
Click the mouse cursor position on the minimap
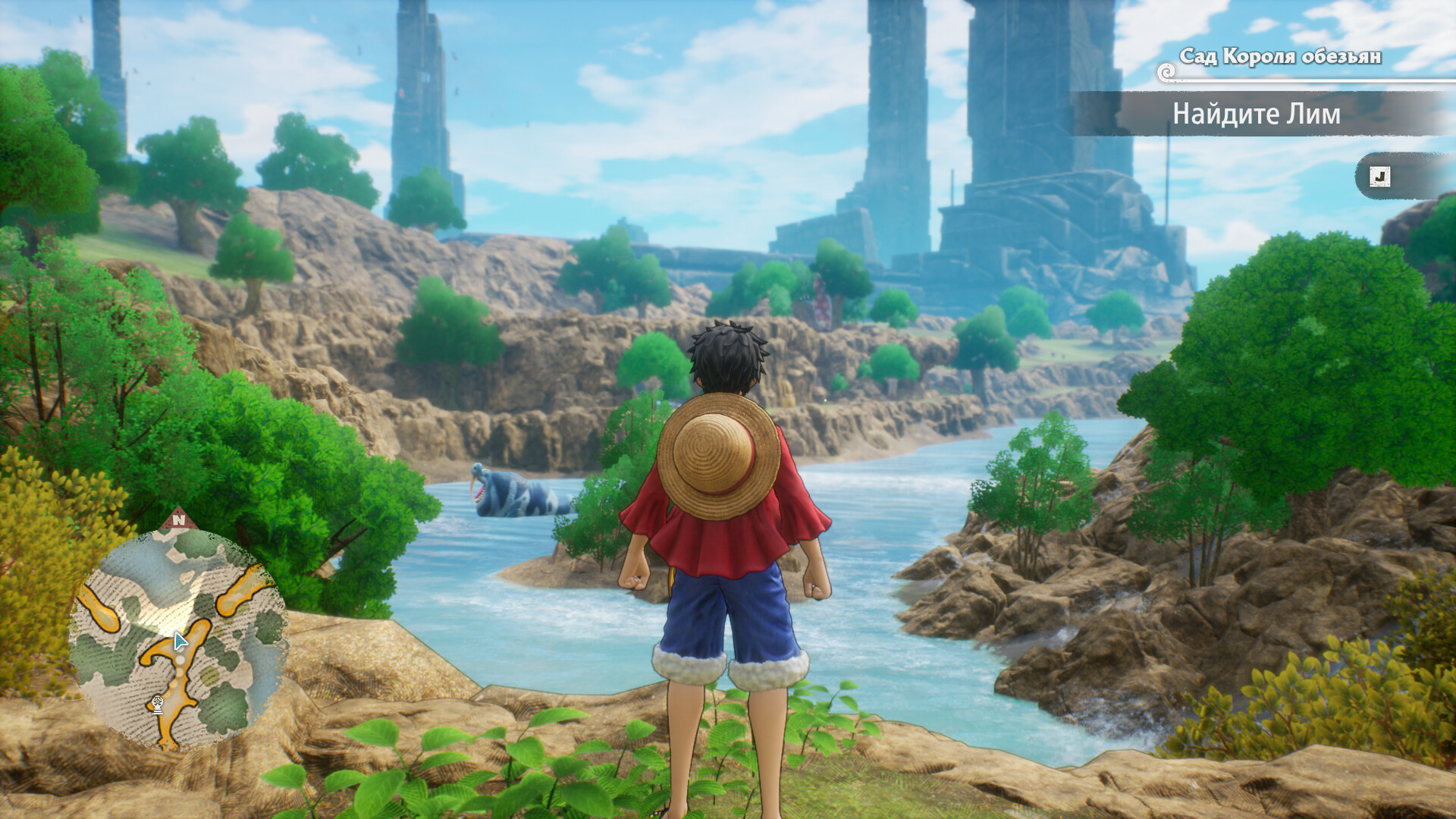pyautogui.click(x=180, y=642)
